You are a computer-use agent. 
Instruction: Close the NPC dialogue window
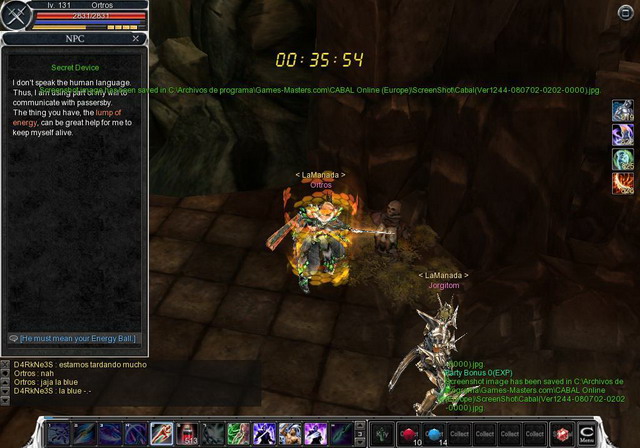coord(136,38)
